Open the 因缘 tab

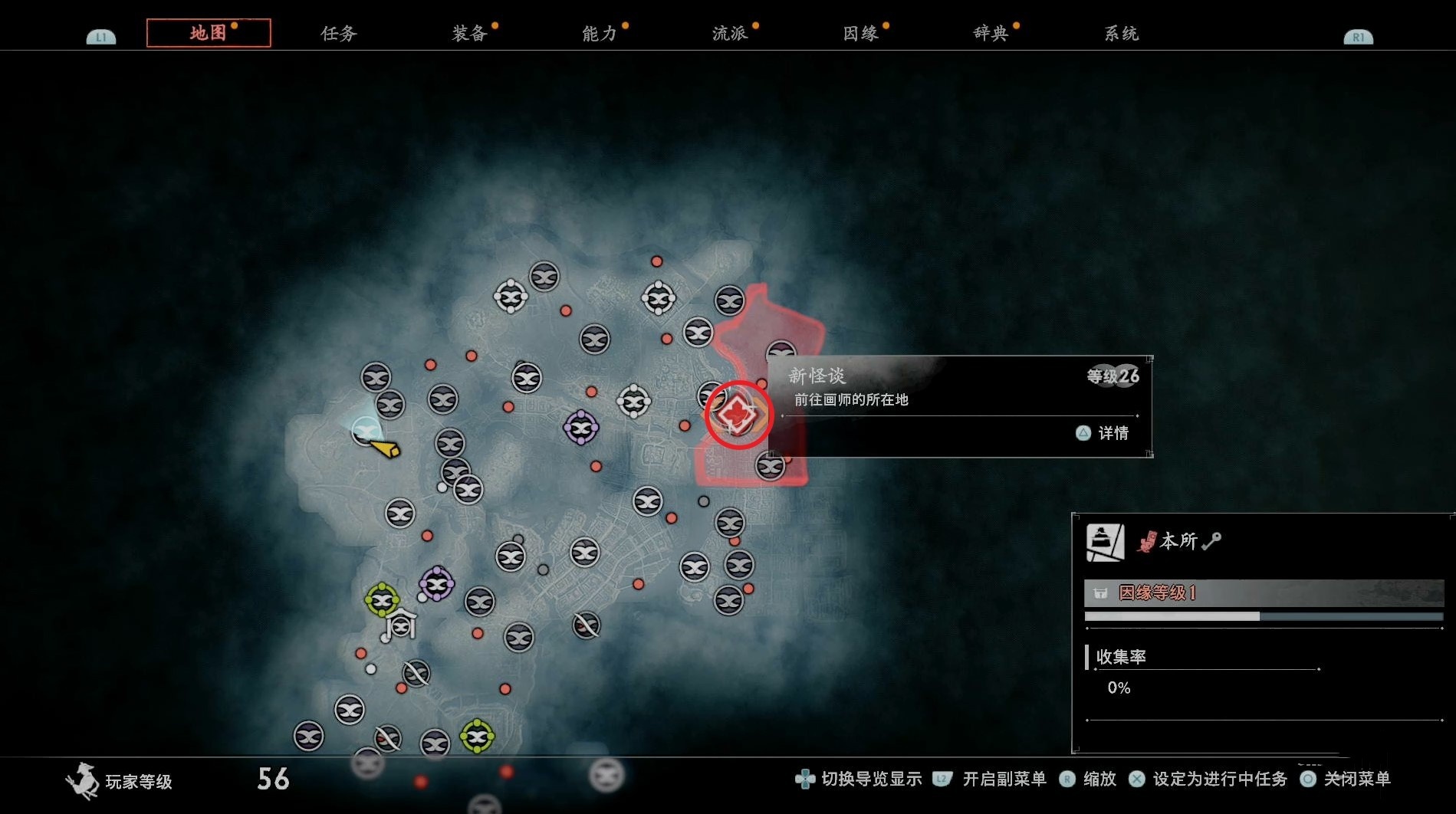pyautogui.click(x=860, y=34)
